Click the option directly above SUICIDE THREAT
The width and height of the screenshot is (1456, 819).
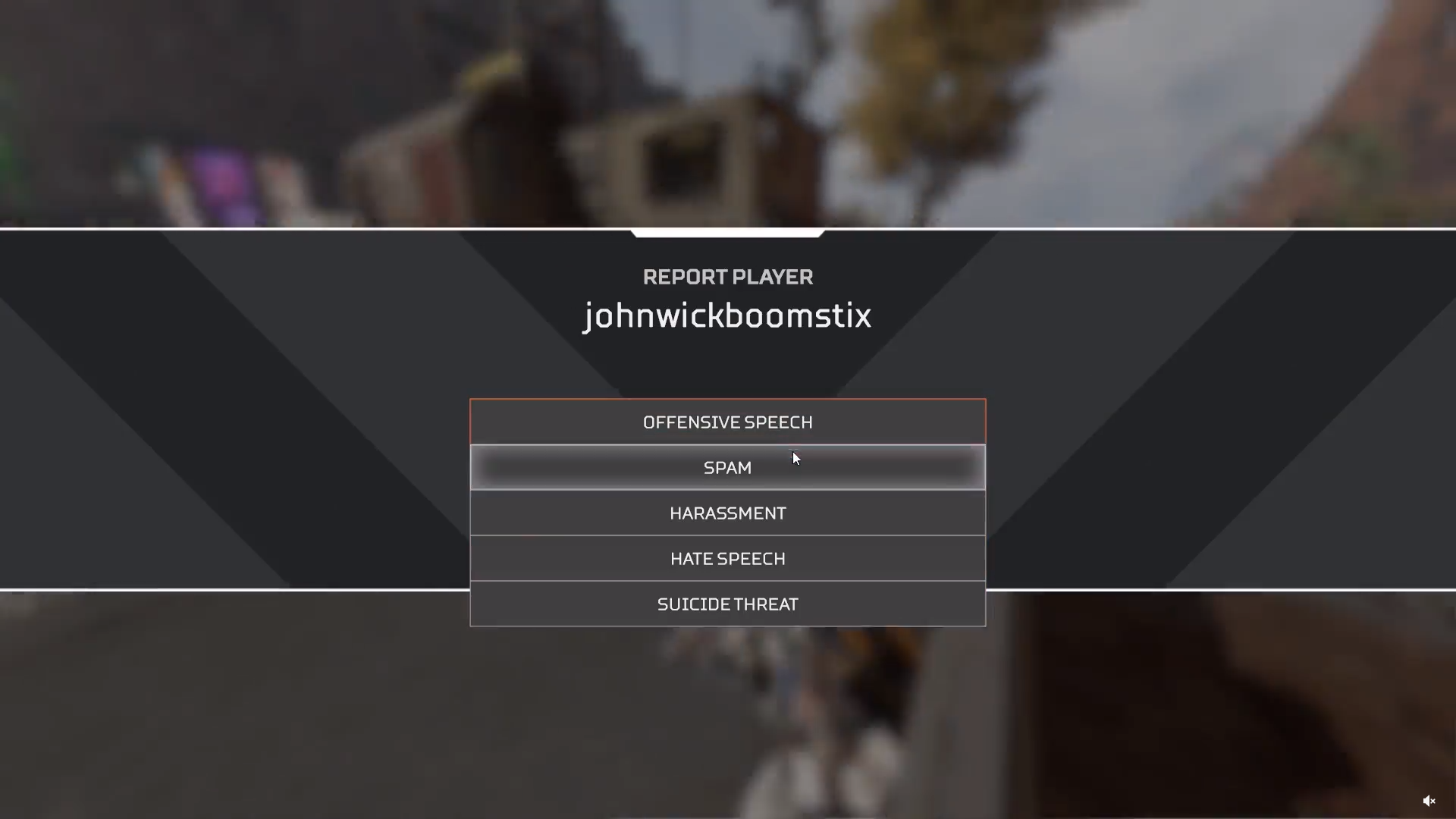pos(727,558)
